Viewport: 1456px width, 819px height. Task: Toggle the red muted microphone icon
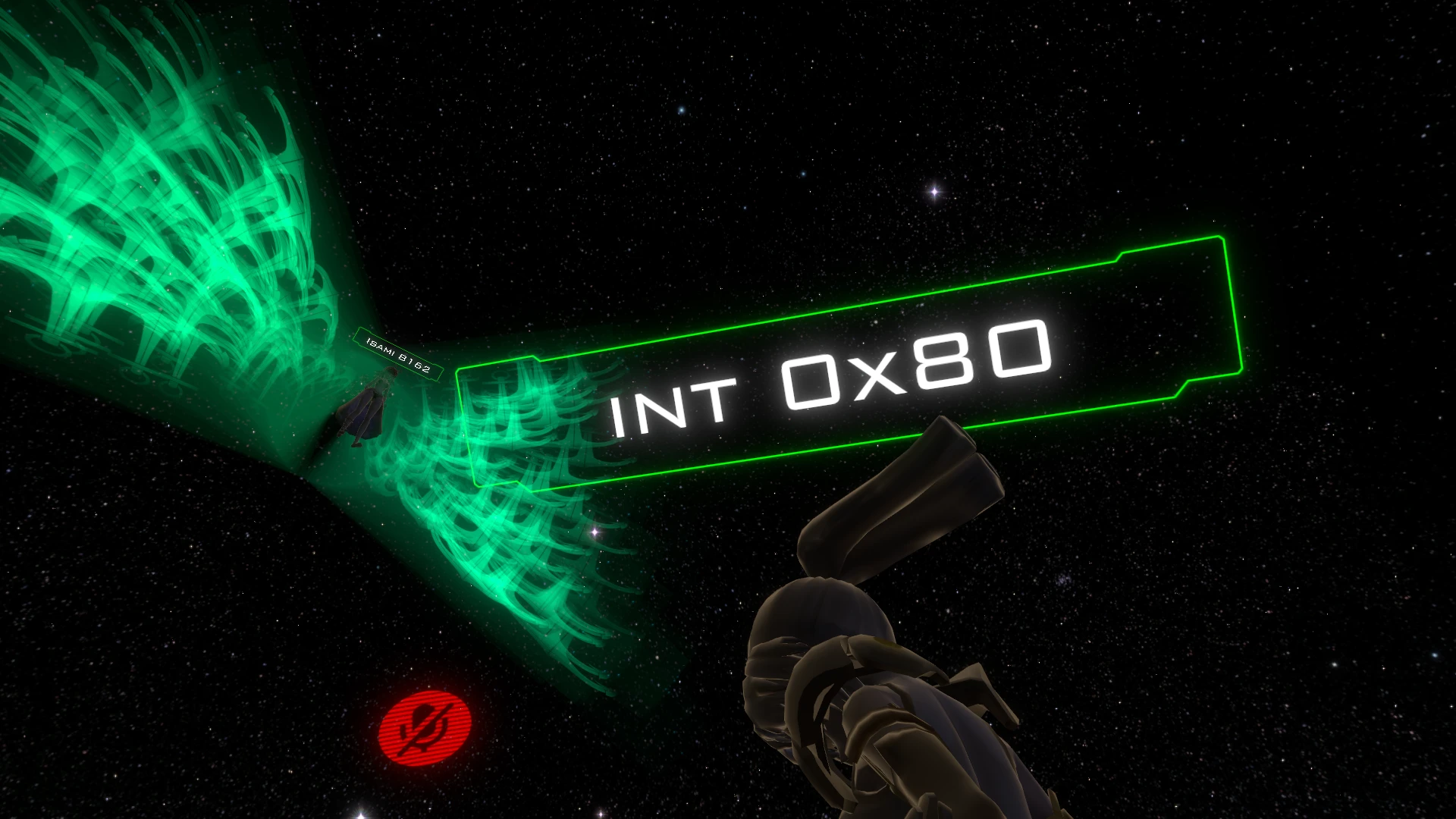click(x=425, y=729)
